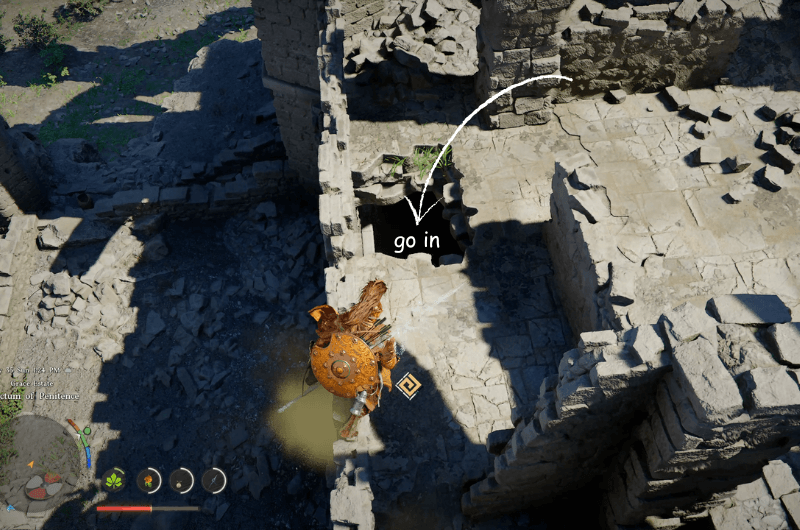Screen dimensions: 800x530
Task: Choose the blue feather item slot
Action: tap(214, 481)
